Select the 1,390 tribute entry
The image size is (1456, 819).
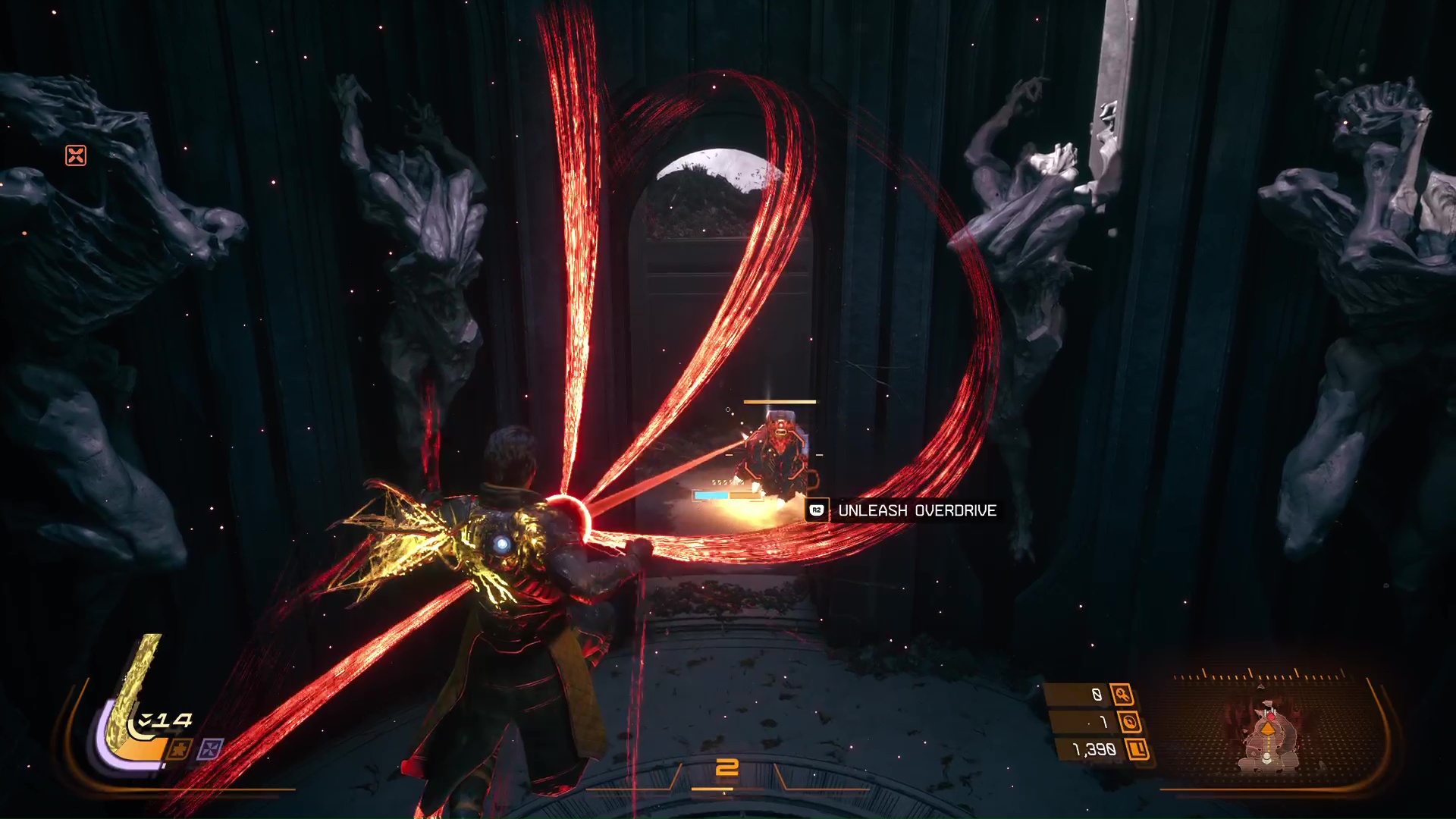point(1094,748)
